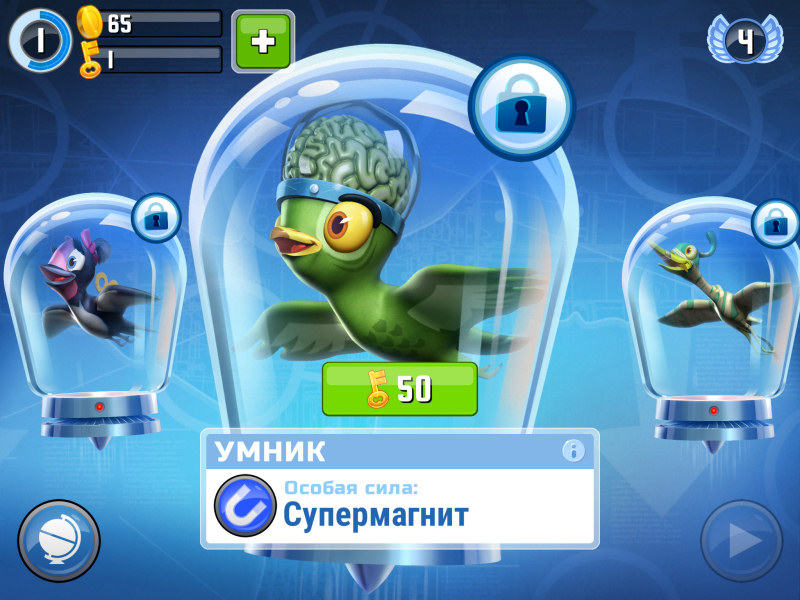The height and width of the screenshot is (600, 800).
Task: Tap the level 1 circle badge
Action: pos(40,41)
